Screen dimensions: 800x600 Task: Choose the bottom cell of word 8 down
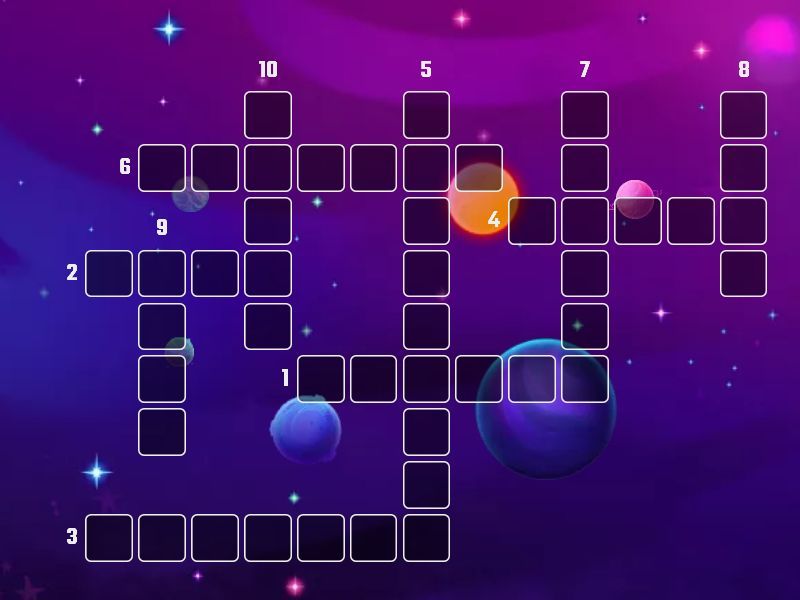743,273
